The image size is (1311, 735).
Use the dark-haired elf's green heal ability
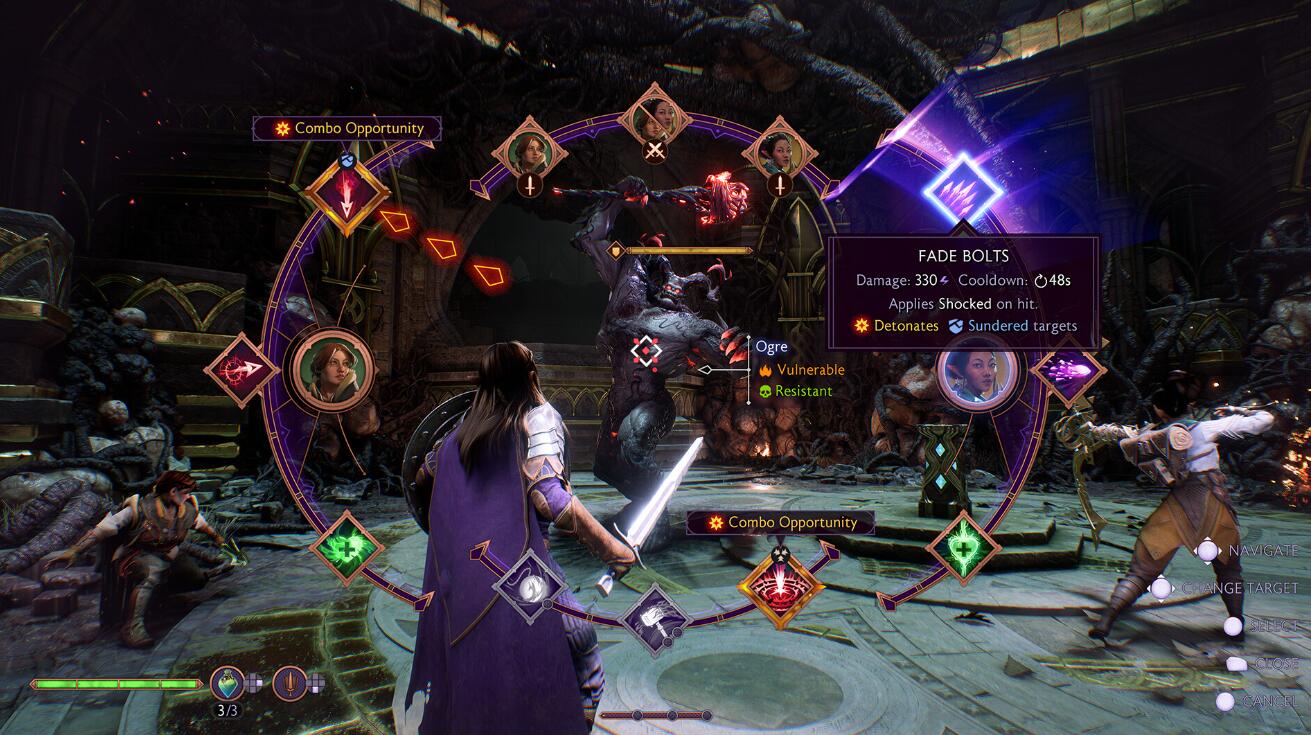tap(963, 548)
